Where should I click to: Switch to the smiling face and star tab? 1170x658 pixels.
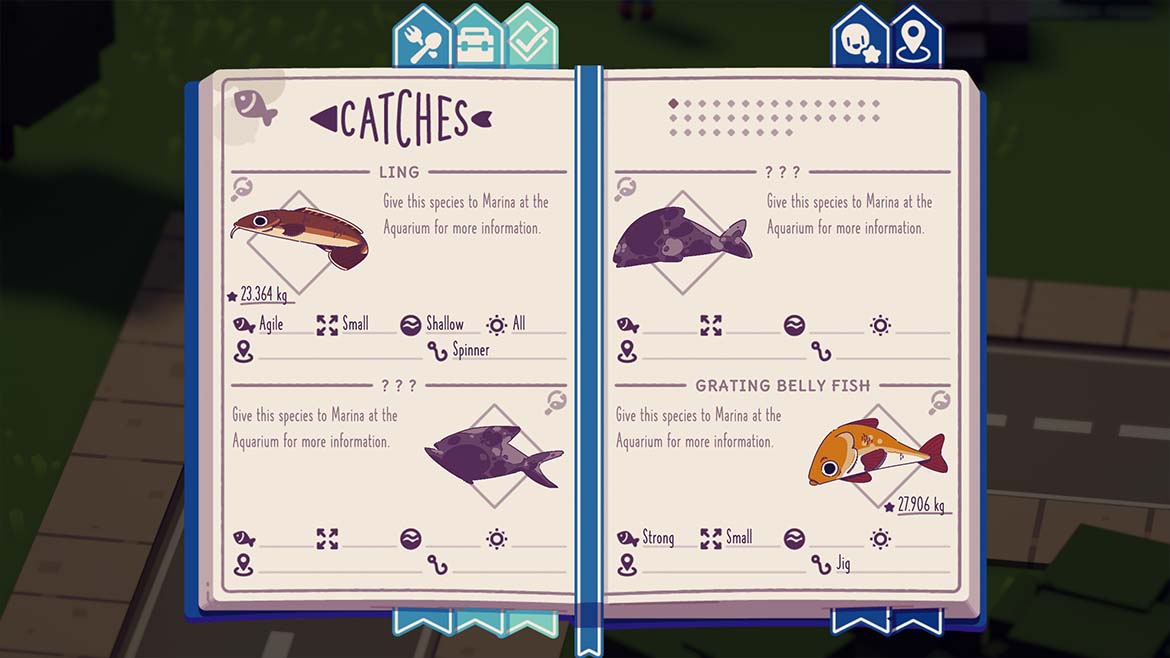click(x=861, y=40)
